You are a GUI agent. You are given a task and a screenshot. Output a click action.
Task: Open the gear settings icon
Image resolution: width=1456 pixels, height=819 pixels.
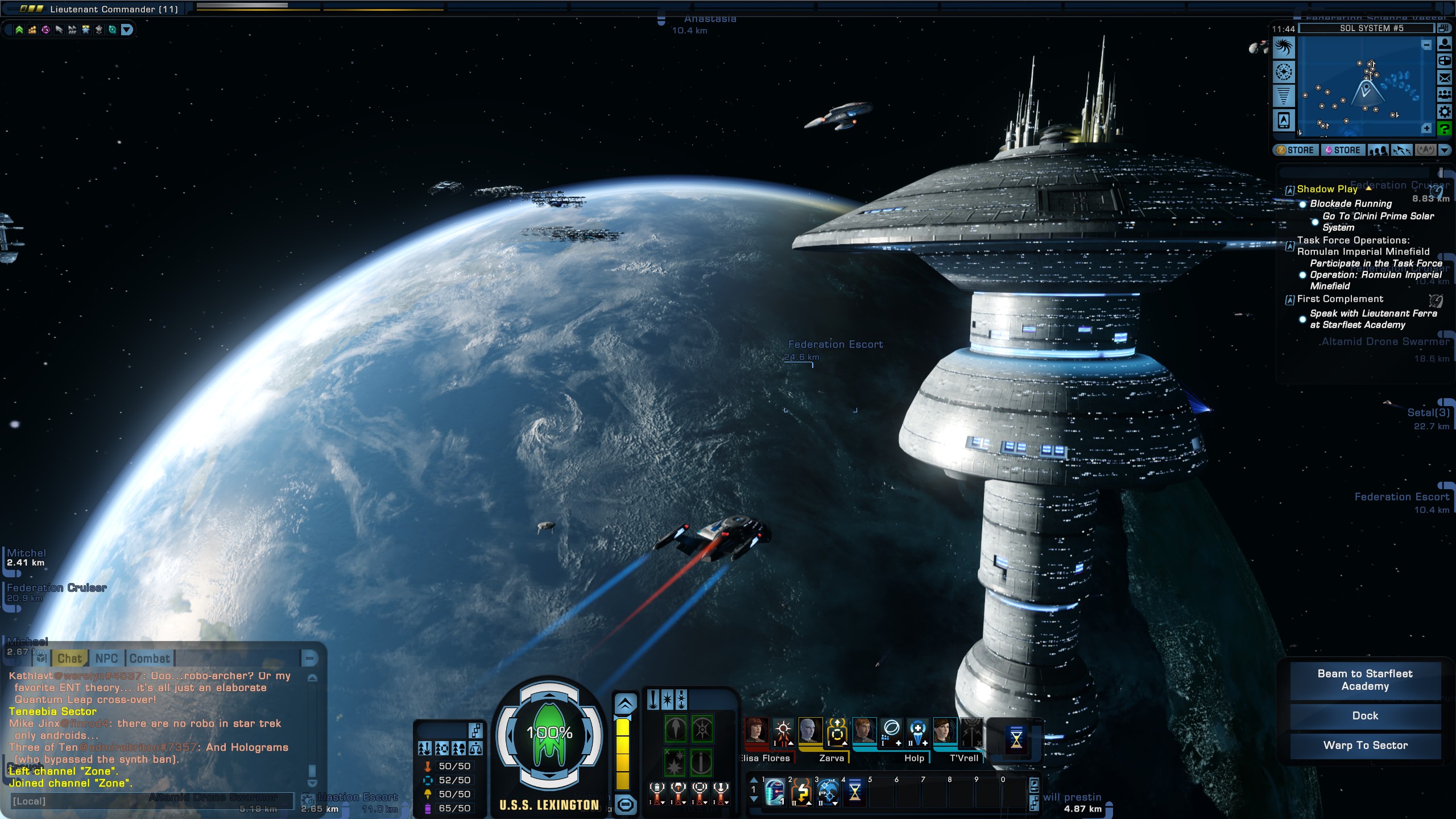point(1445,111)
